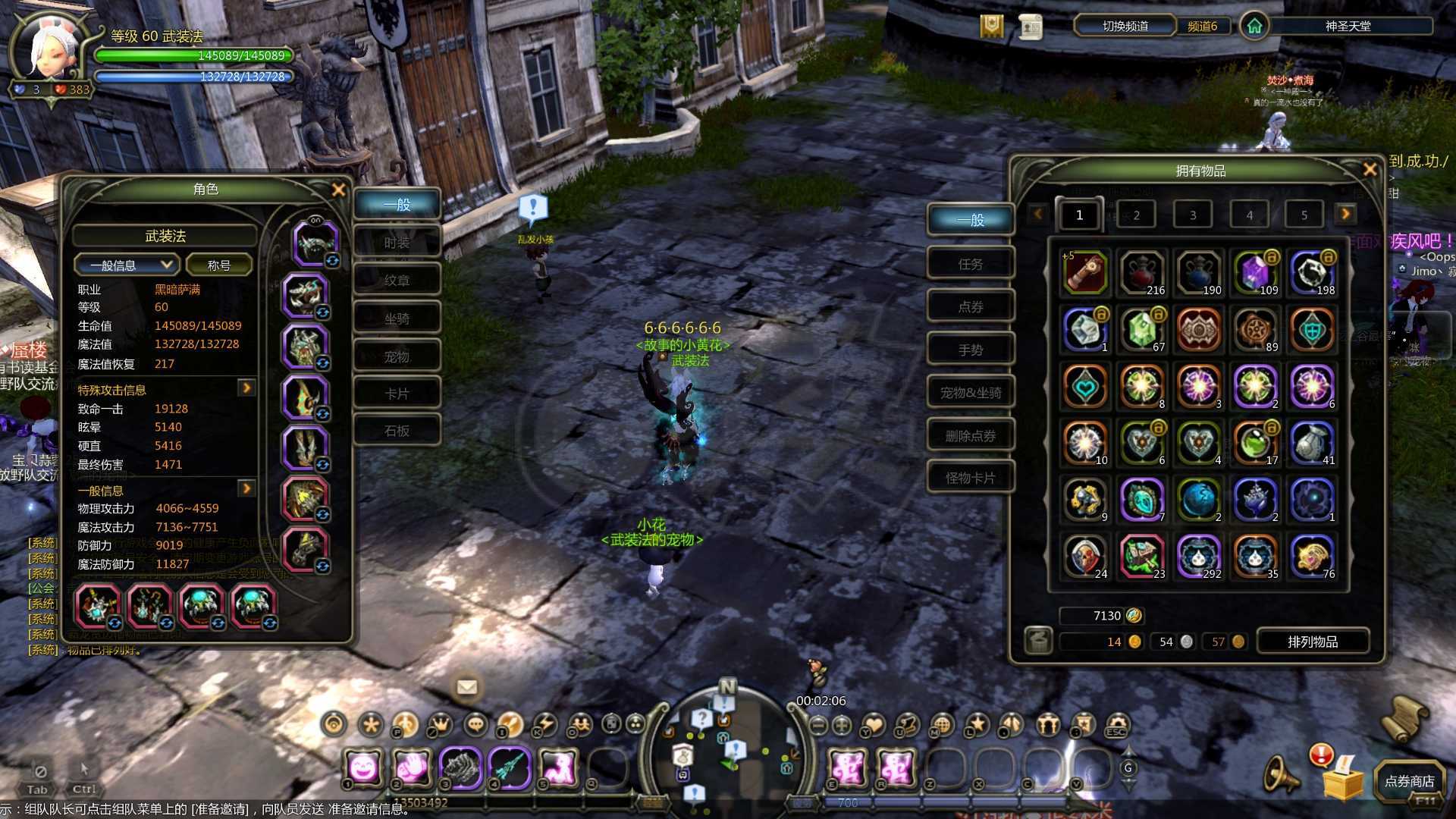The height and width of the screenshot is (819, 1456).
Task: Open the 任务 inventory category
Action: pos(970,264)
